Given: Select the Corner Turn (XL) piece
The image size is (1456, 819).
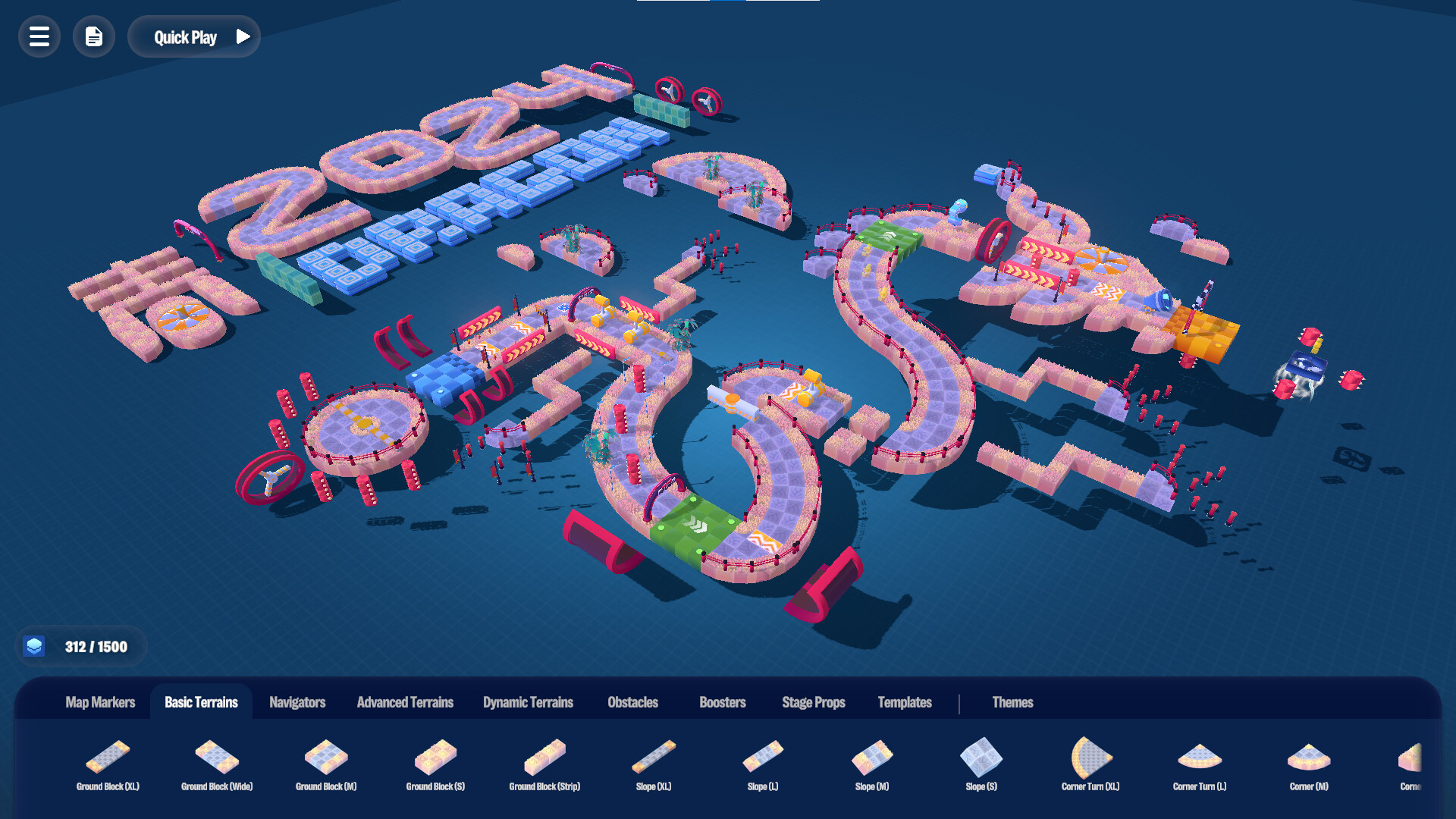Looking at the screenshot, I should (1090, 758).
